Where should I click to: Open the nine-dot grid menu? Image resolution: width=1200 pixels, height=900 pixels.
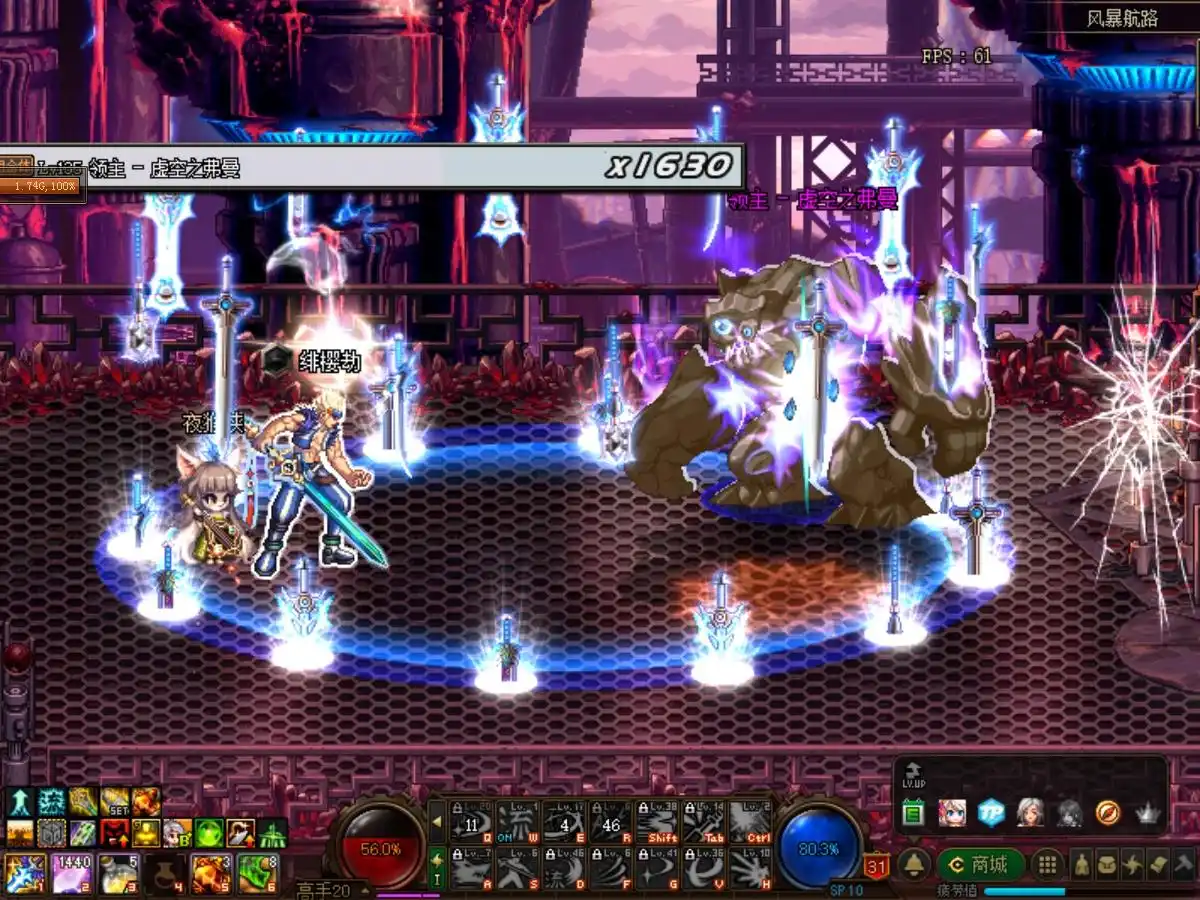(1047, 865)
